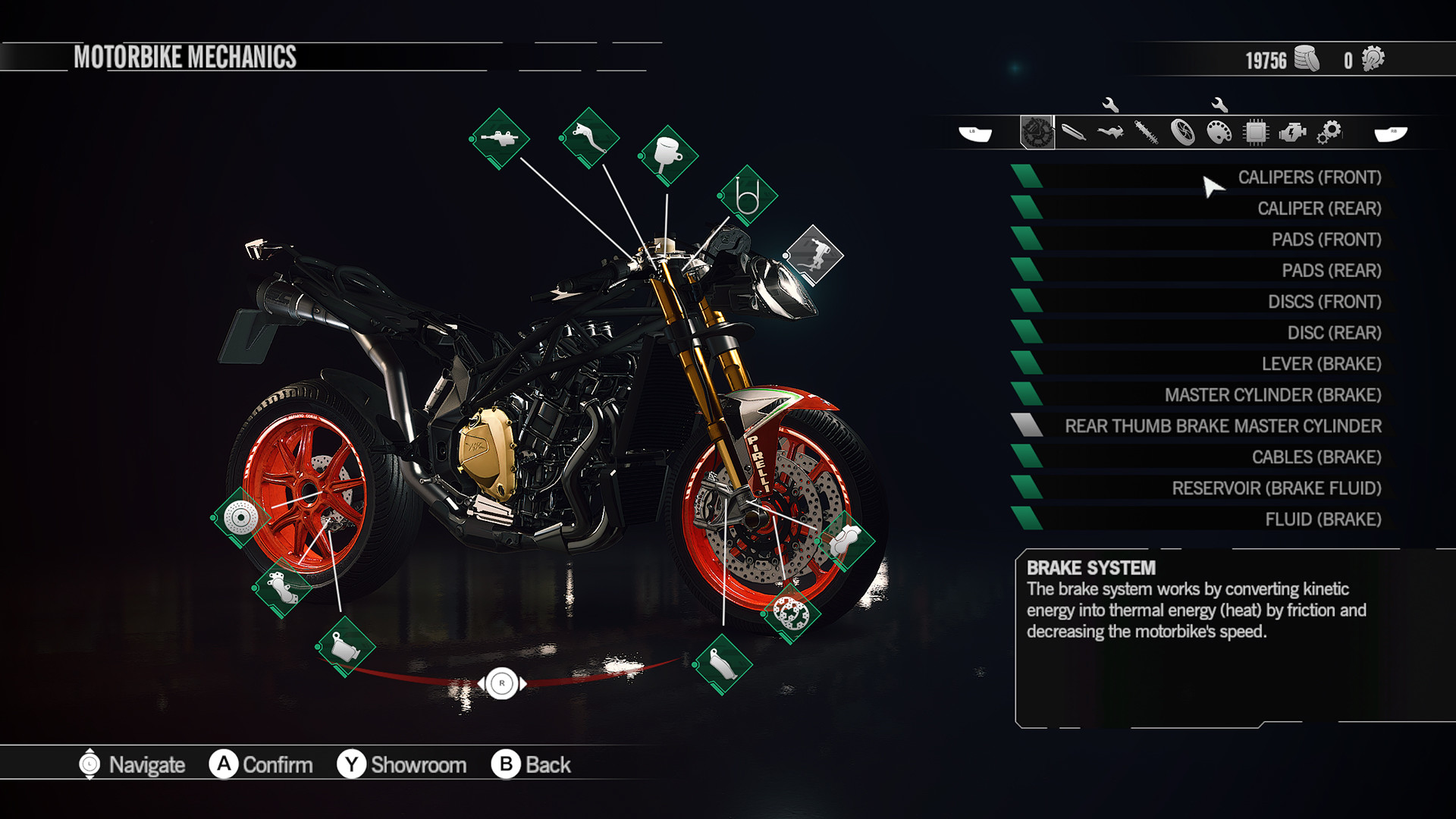Switch categories with the RB bumper tab
1456x819 pixels.
(1394, 131)
